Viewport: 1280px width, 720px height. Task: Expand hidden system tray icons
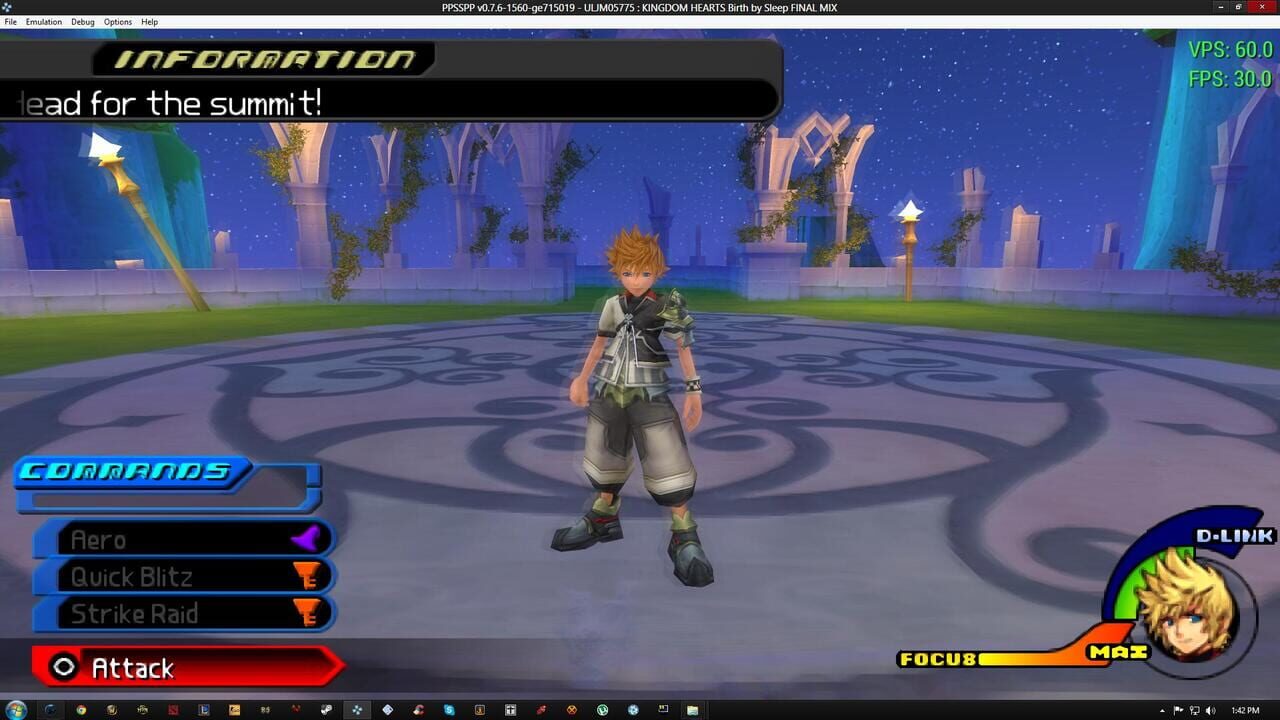point(1162,710)
